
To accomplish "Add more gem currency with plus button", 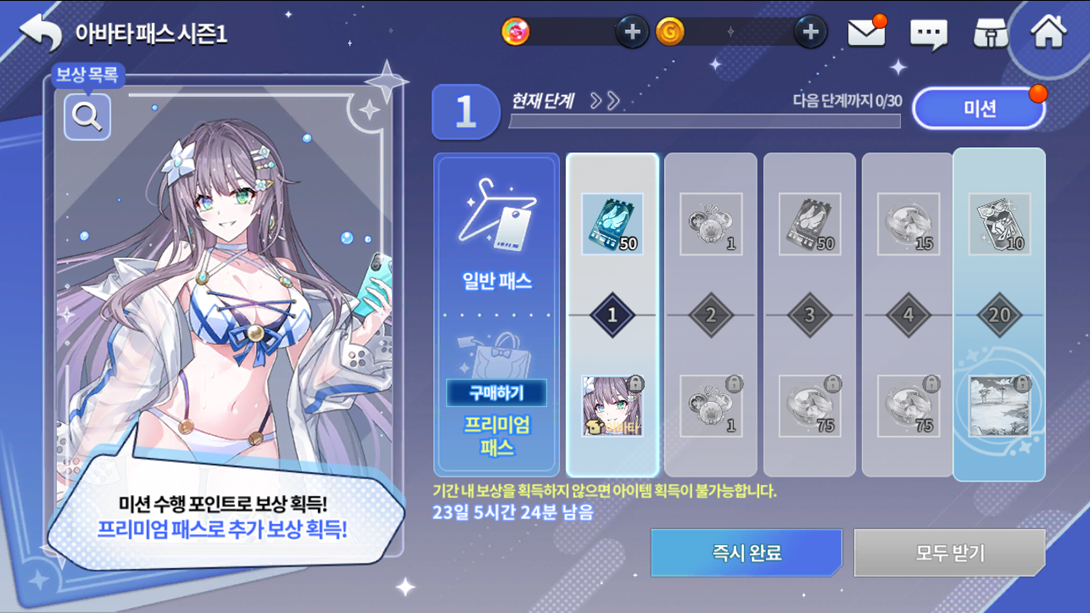I will 631,32.
